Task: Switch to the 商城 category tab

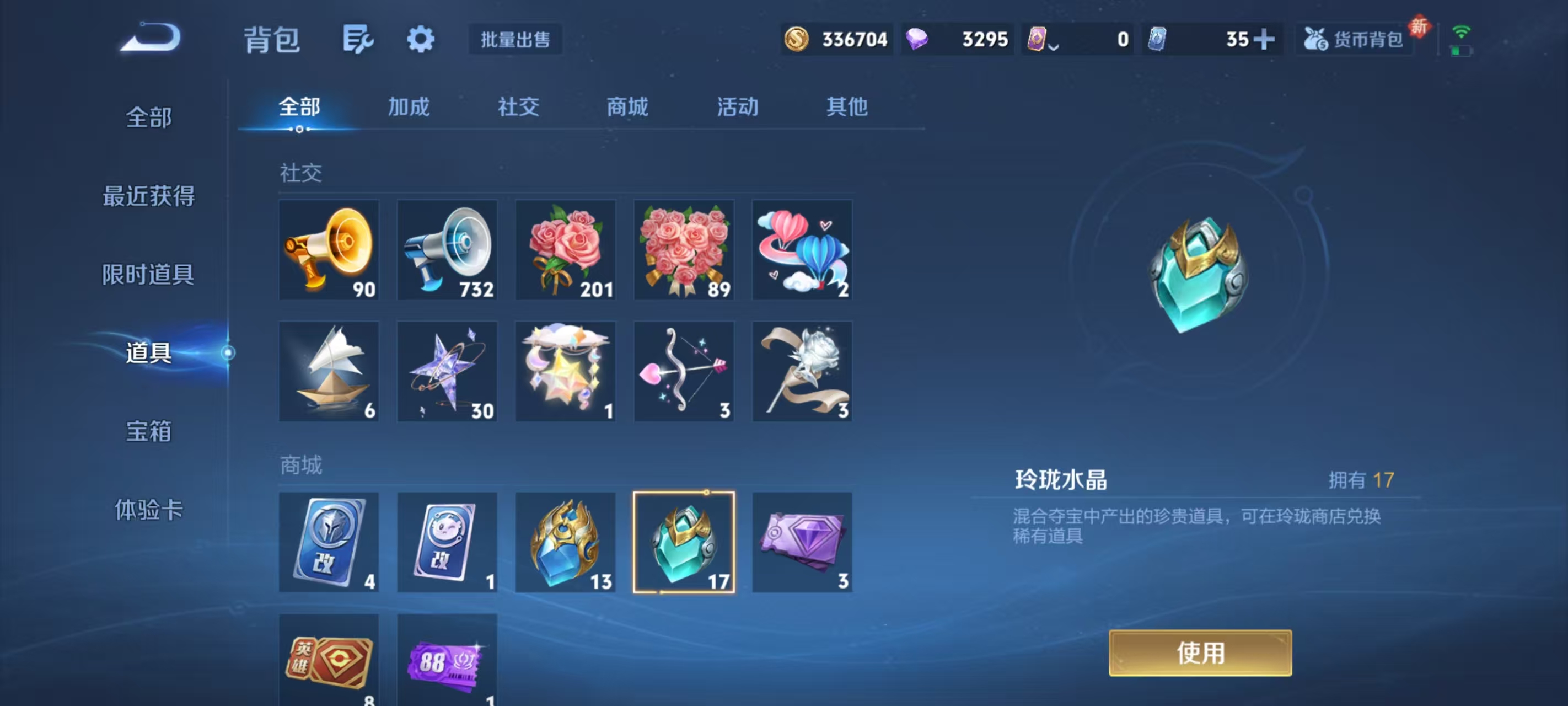Action: click(x=628, y=107)
